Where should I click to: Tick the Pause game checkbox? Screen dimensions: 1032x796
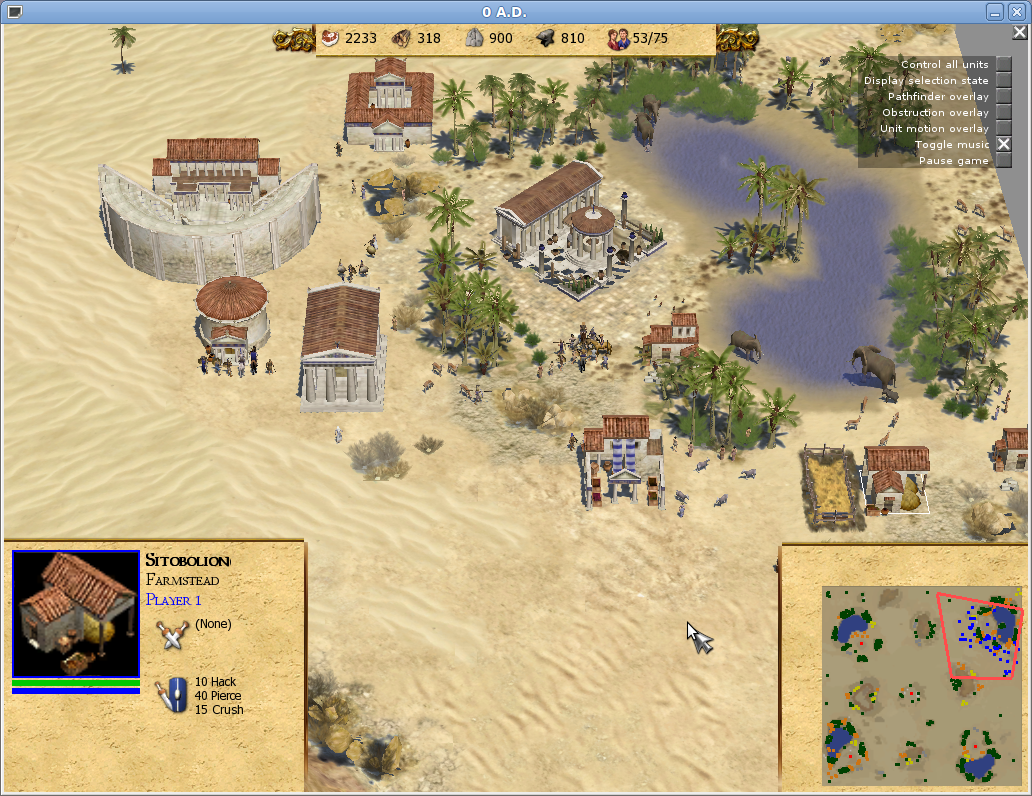click(x=1004, y=161)
